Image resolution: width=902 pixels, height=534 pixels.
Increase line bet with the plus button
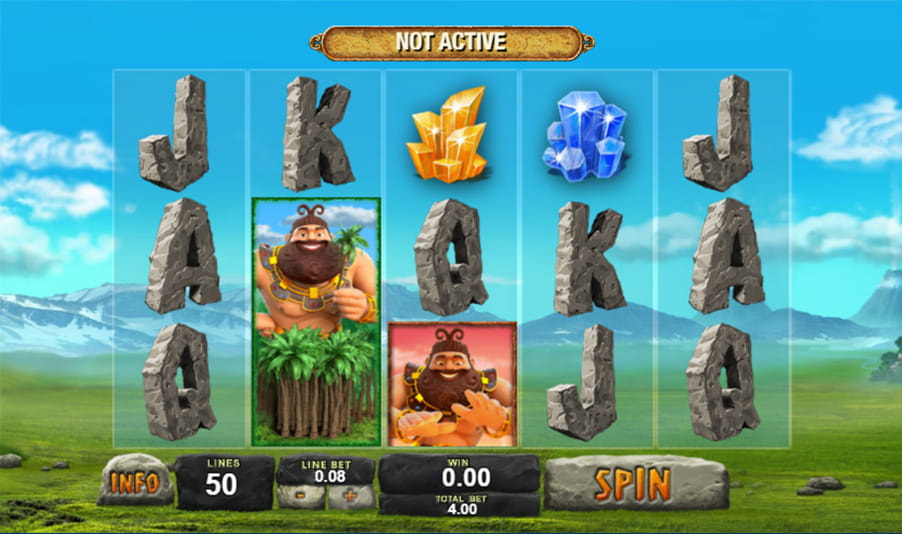pyautogui.click(x=350, y=497)
